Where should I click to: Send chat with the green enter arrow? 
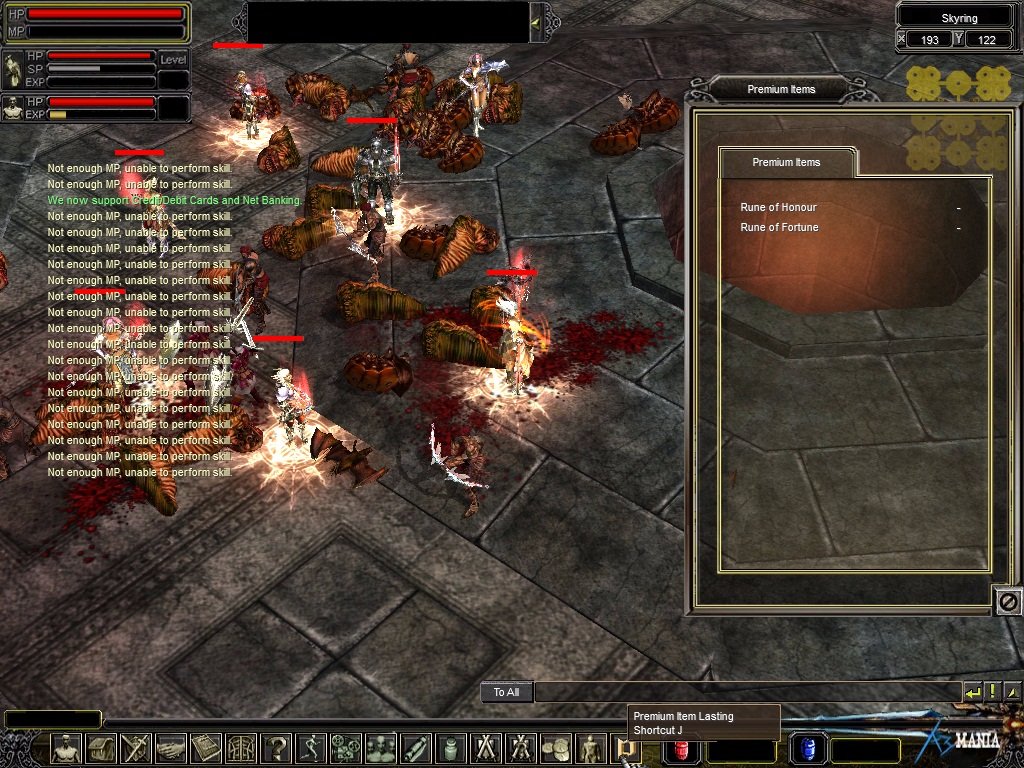click(973, 692)
